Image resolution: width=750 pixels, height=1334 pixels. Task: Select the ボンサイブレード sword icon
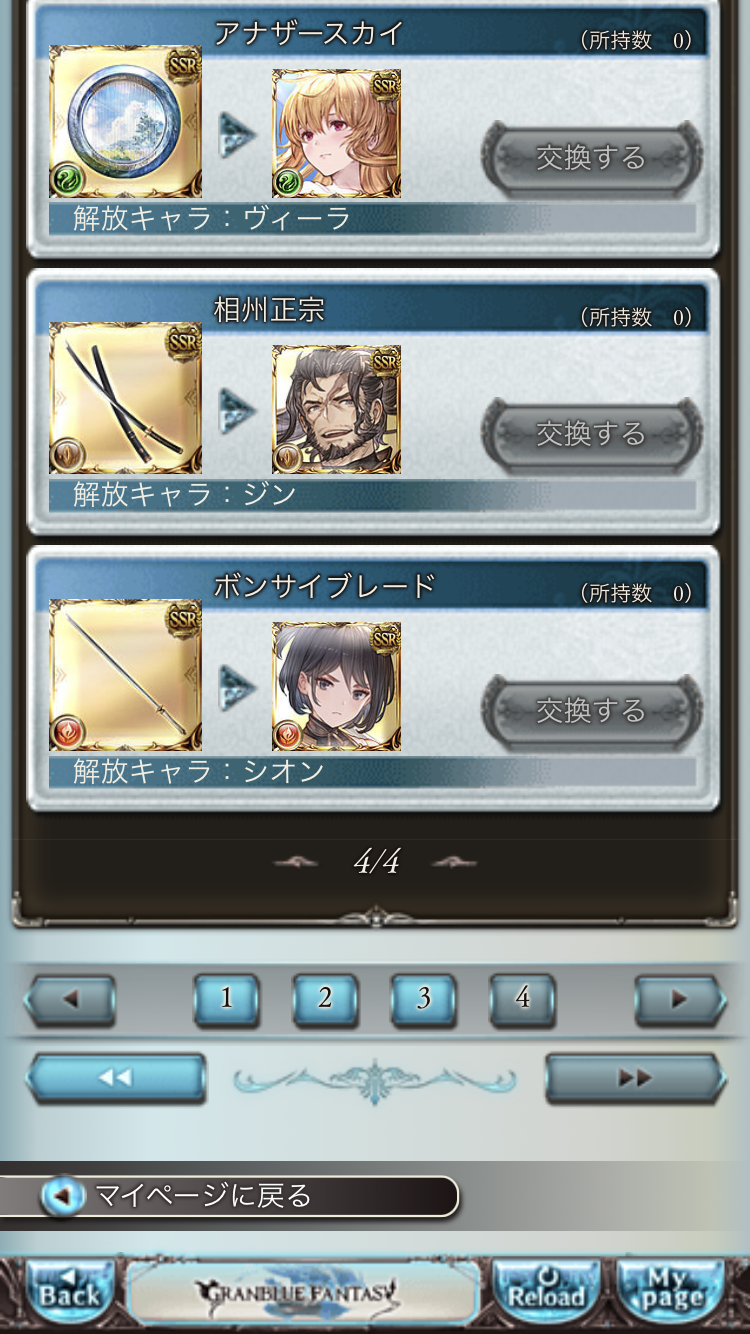[125, 675]
